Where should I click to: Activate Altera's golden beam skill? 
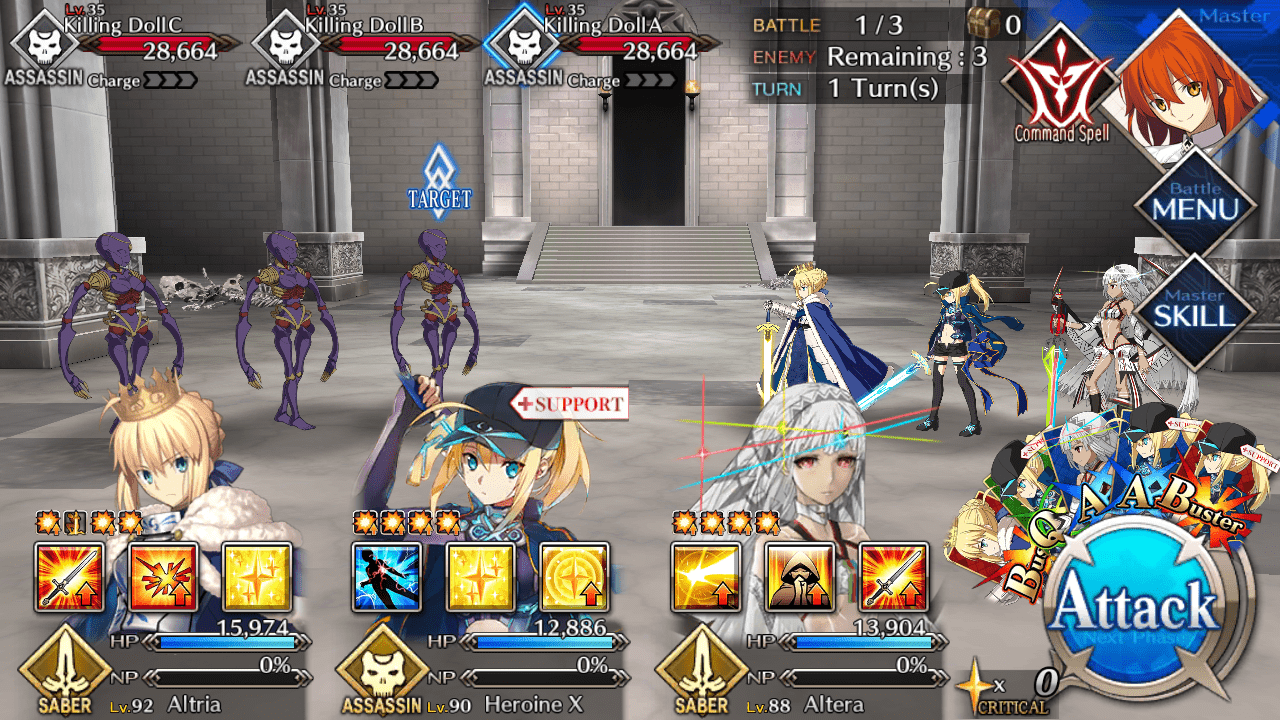706,578
